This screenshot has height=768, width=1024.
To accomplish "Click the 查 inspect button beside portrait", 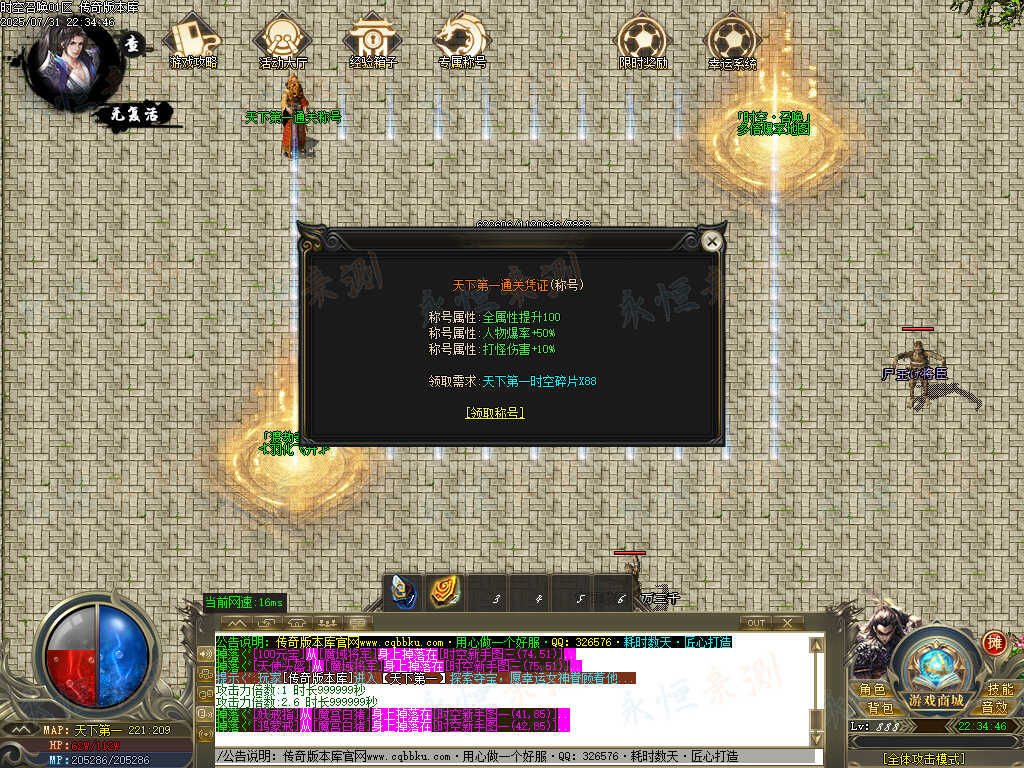I will [133, 45].
